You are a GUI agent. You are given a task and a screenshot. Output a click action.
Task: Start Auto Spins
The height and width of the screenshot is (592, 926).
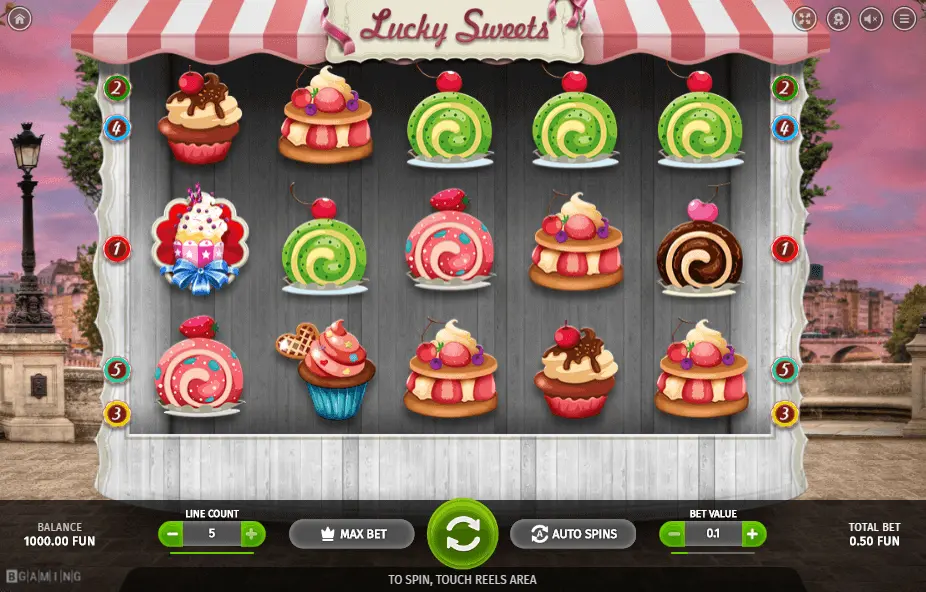pyautogui.click(x=572, y=534)
